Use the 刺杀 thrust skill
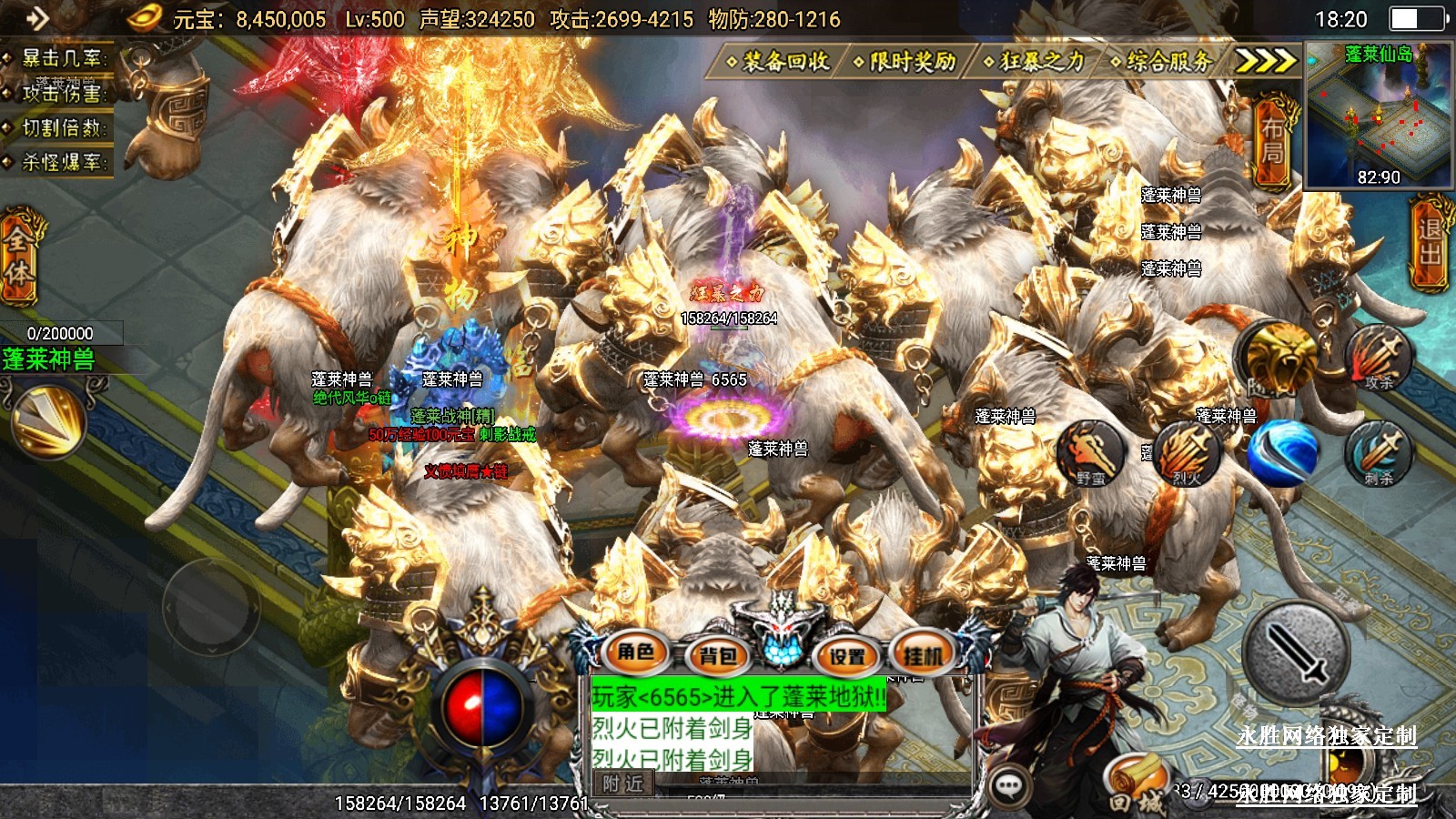Image resolution: width=1456 pixels, height=819 pixels. (1380, 452)
